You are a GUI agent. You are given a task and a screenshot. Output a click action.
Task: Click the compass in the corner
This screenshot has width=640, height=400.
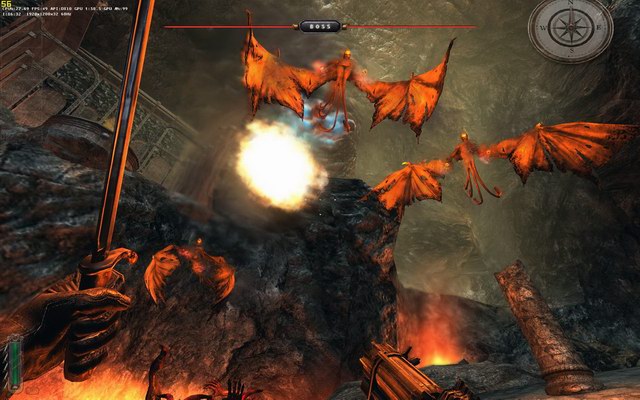pyautogui.click(x=571, y=28)
